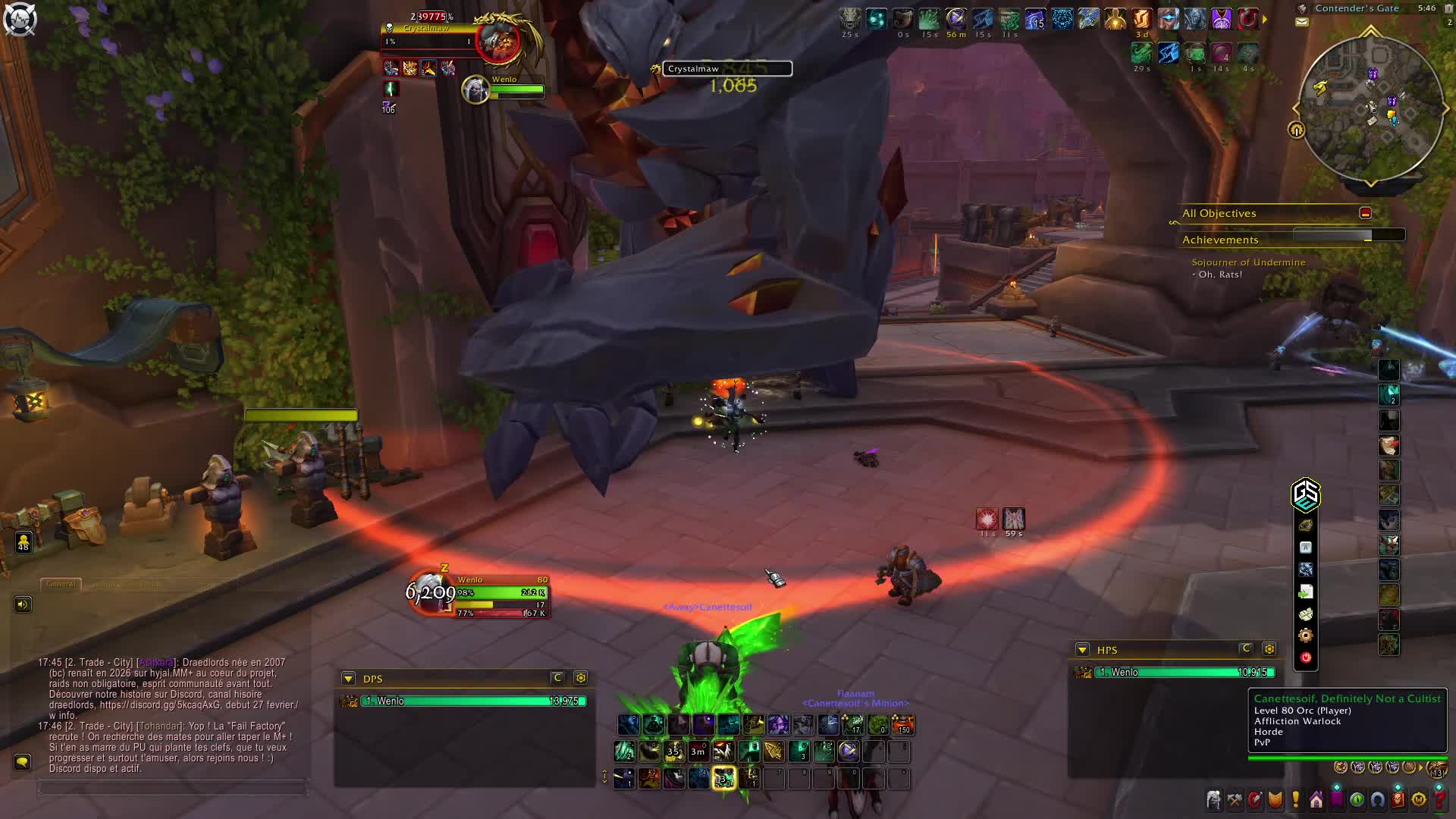Image resolution: width=1456 pixels, height=819 pixels.
Task: Open the yellow chat bubble menu
Action: (22, 762)
